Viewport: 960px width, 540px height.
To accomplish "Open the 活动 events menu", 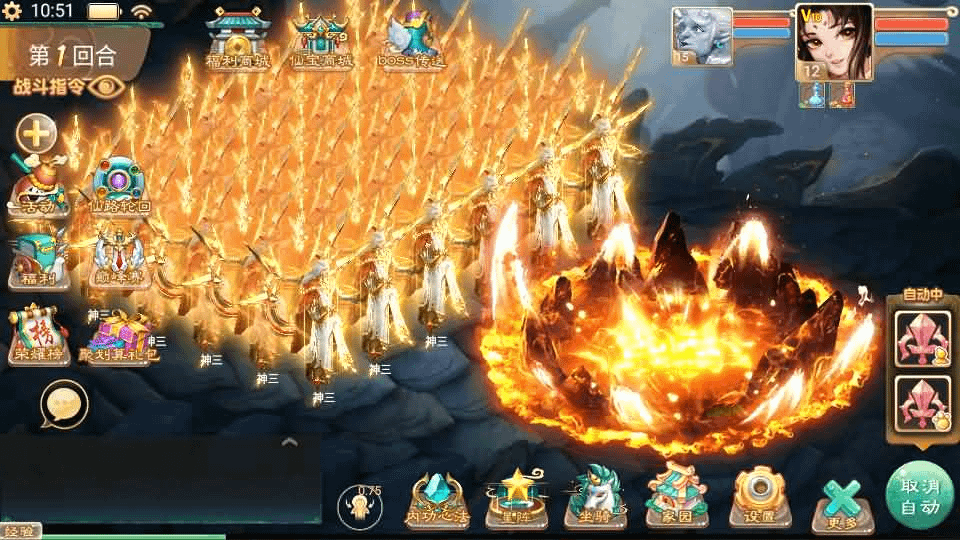I will pyautogui.click(x=39, y=187).
